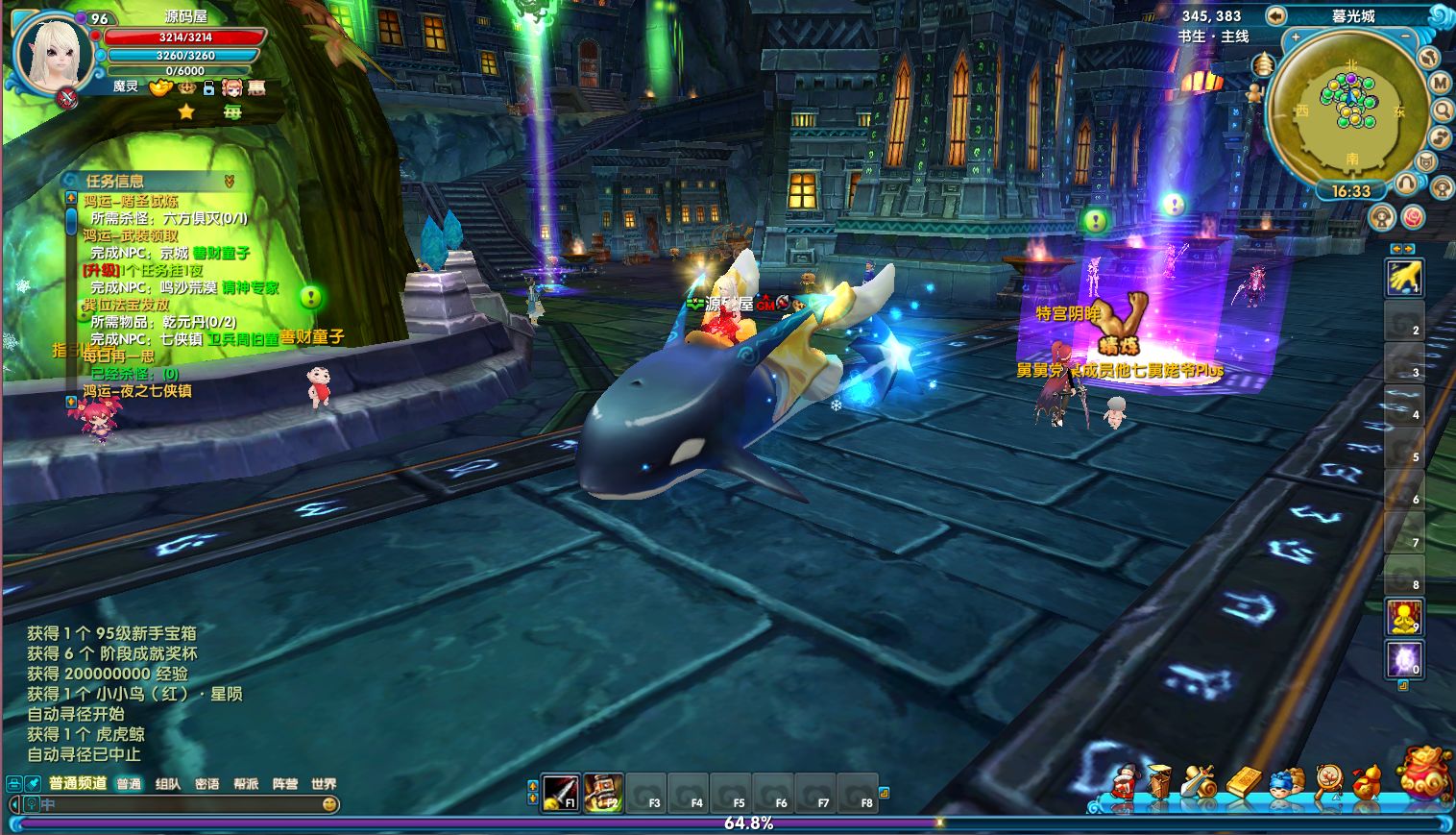Open the red lucky bag icon

click(x=1424, y=773)
